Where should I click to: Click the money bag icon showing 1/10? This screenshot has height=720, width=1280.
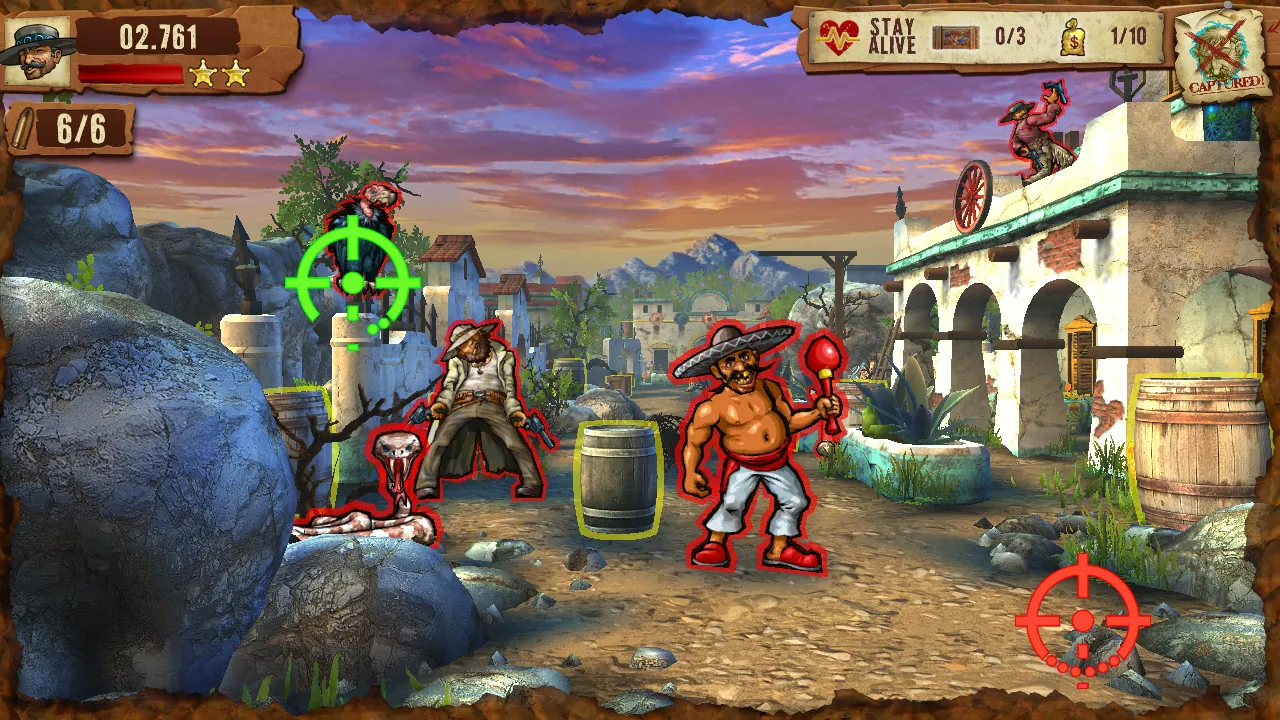click(1075, 37)
